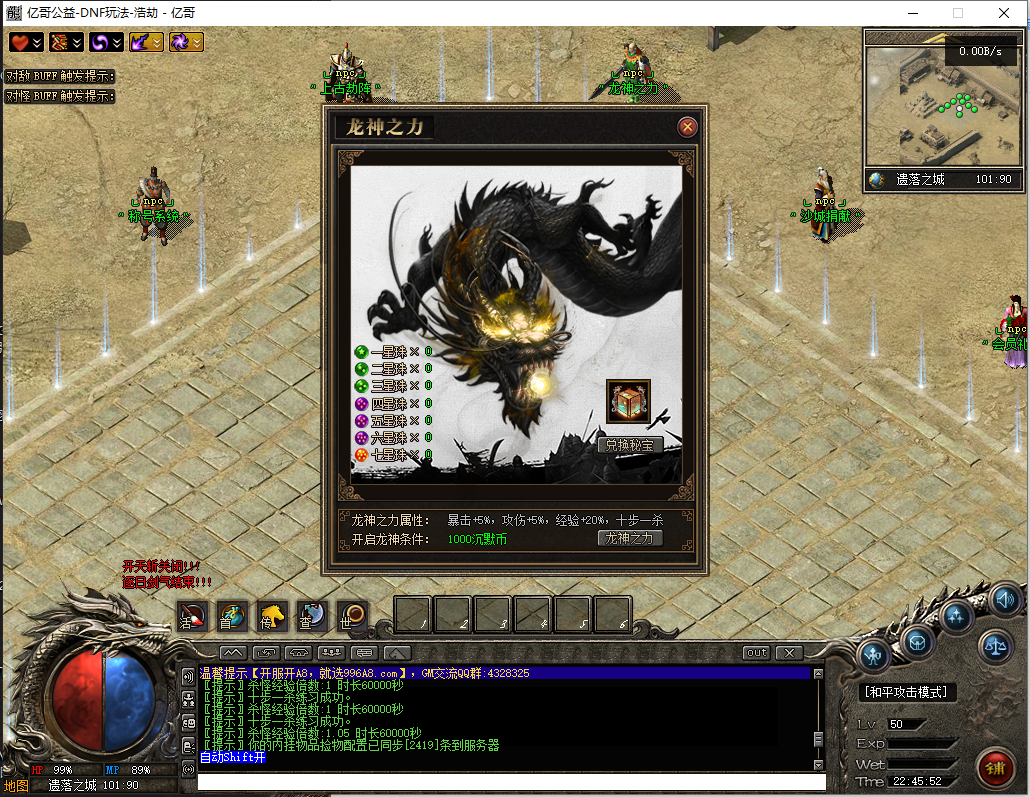
Task: Open the 地图 map button
Action: pos(17,785)
